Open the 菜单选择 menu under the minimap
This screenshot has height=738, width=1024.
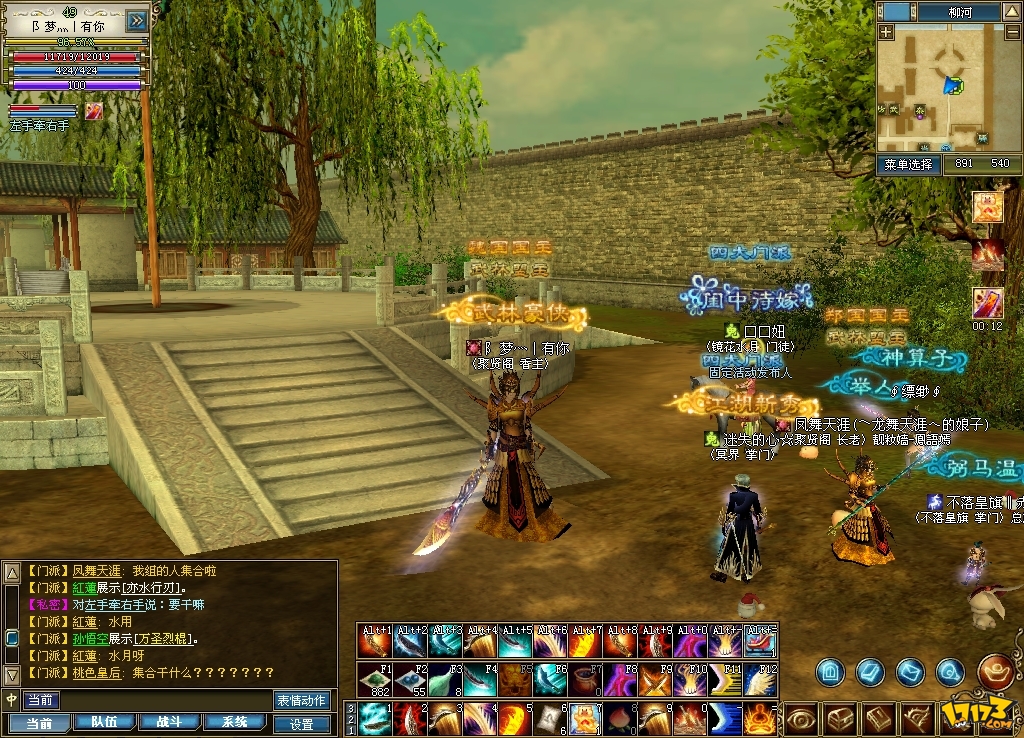[908, 164]
